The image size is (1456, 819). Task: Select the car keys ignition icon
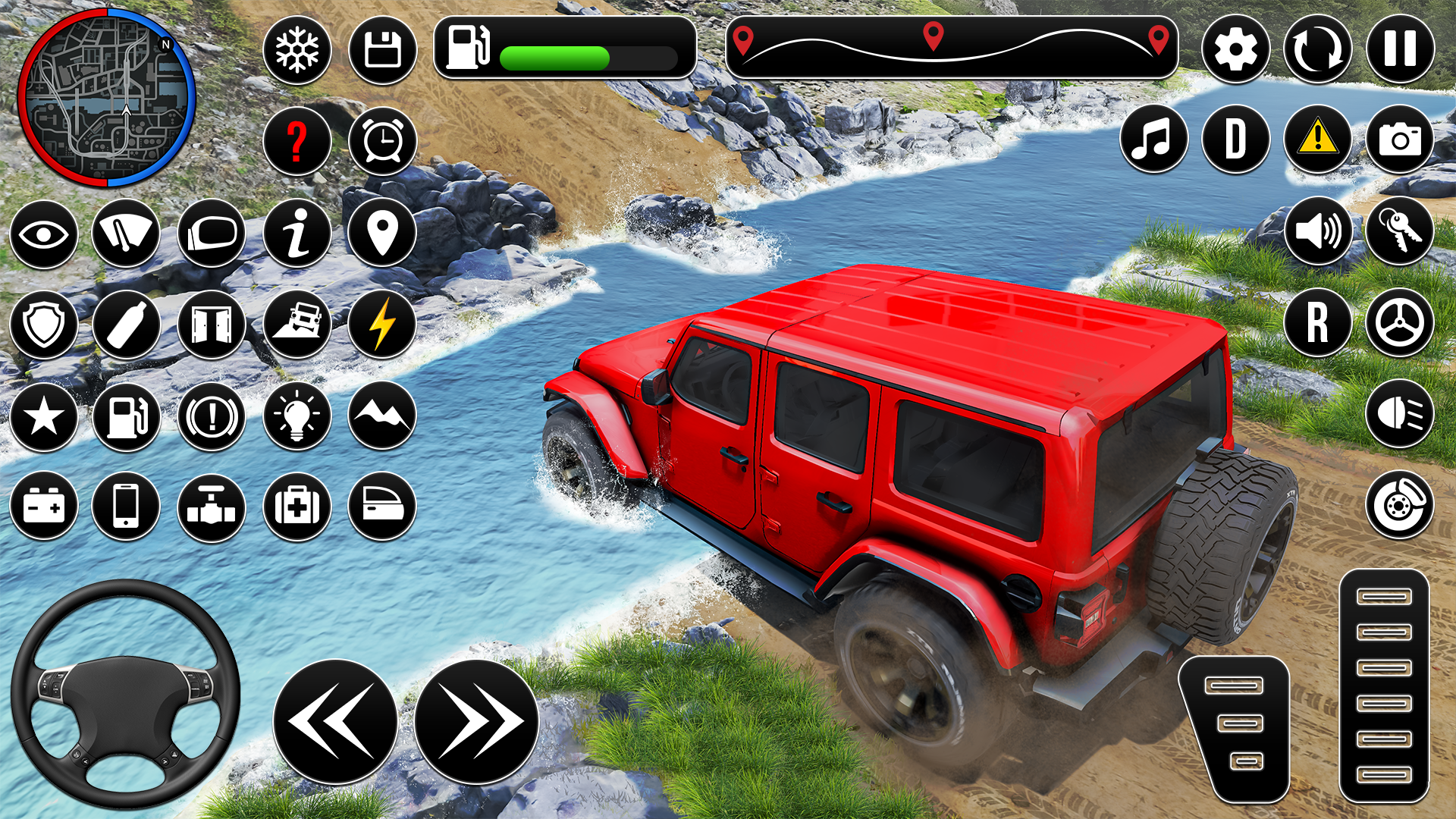tap(1399, 231)
